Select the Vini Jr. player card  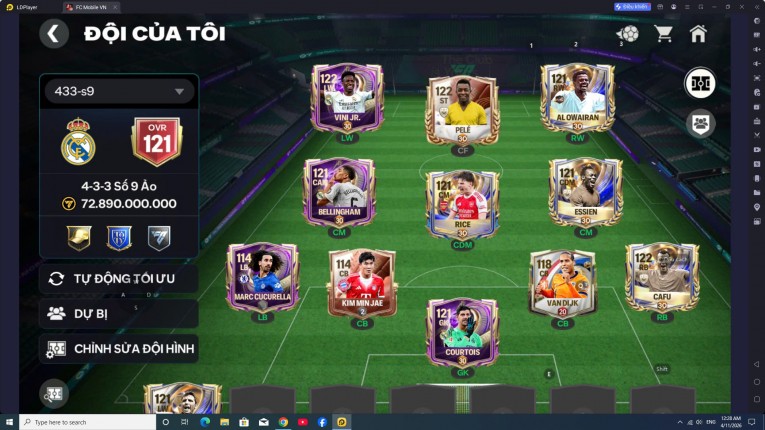[347, 104]
